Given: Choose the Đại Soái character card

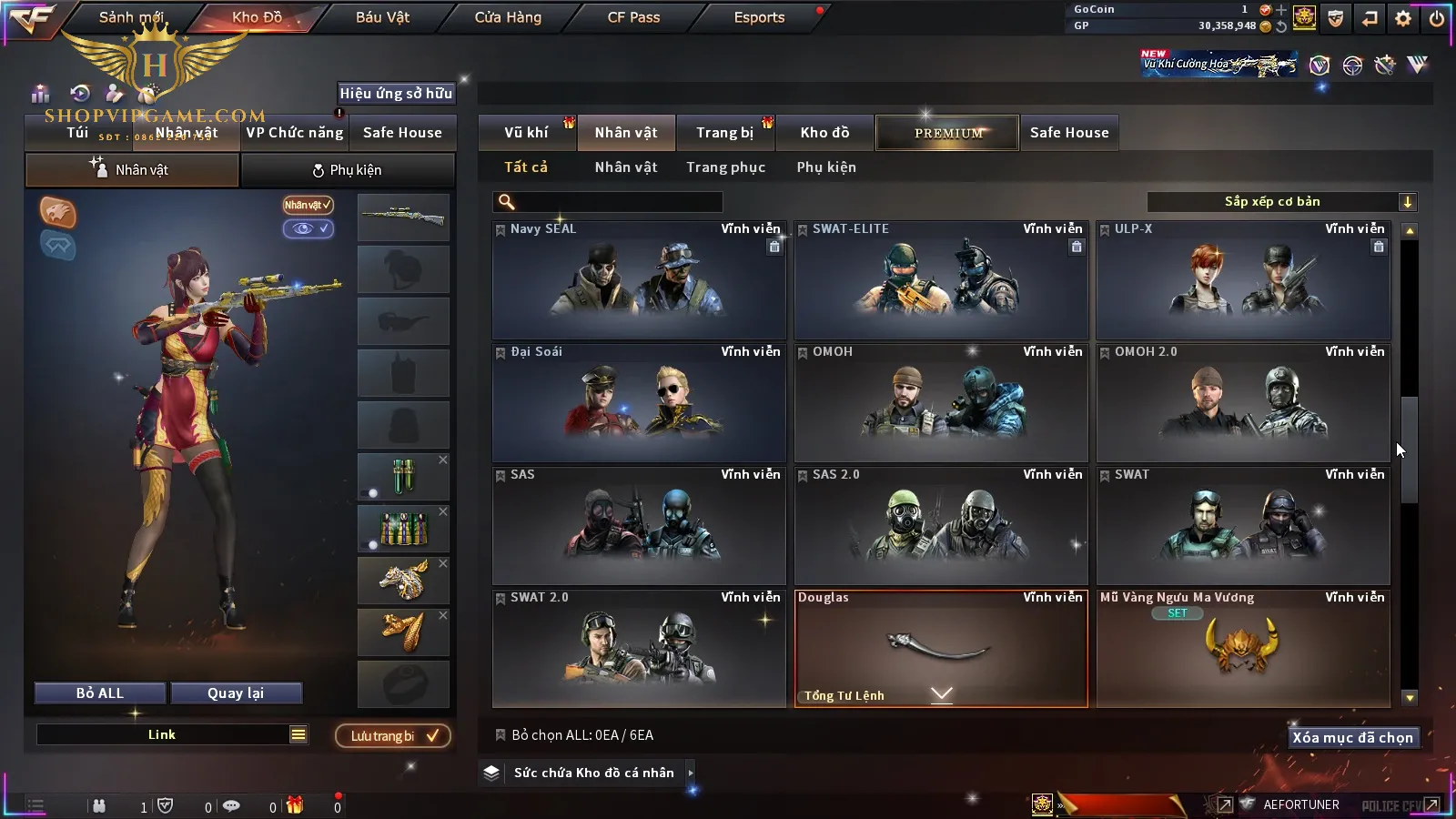Looking at the screenshot, I should tap(639, 403).
